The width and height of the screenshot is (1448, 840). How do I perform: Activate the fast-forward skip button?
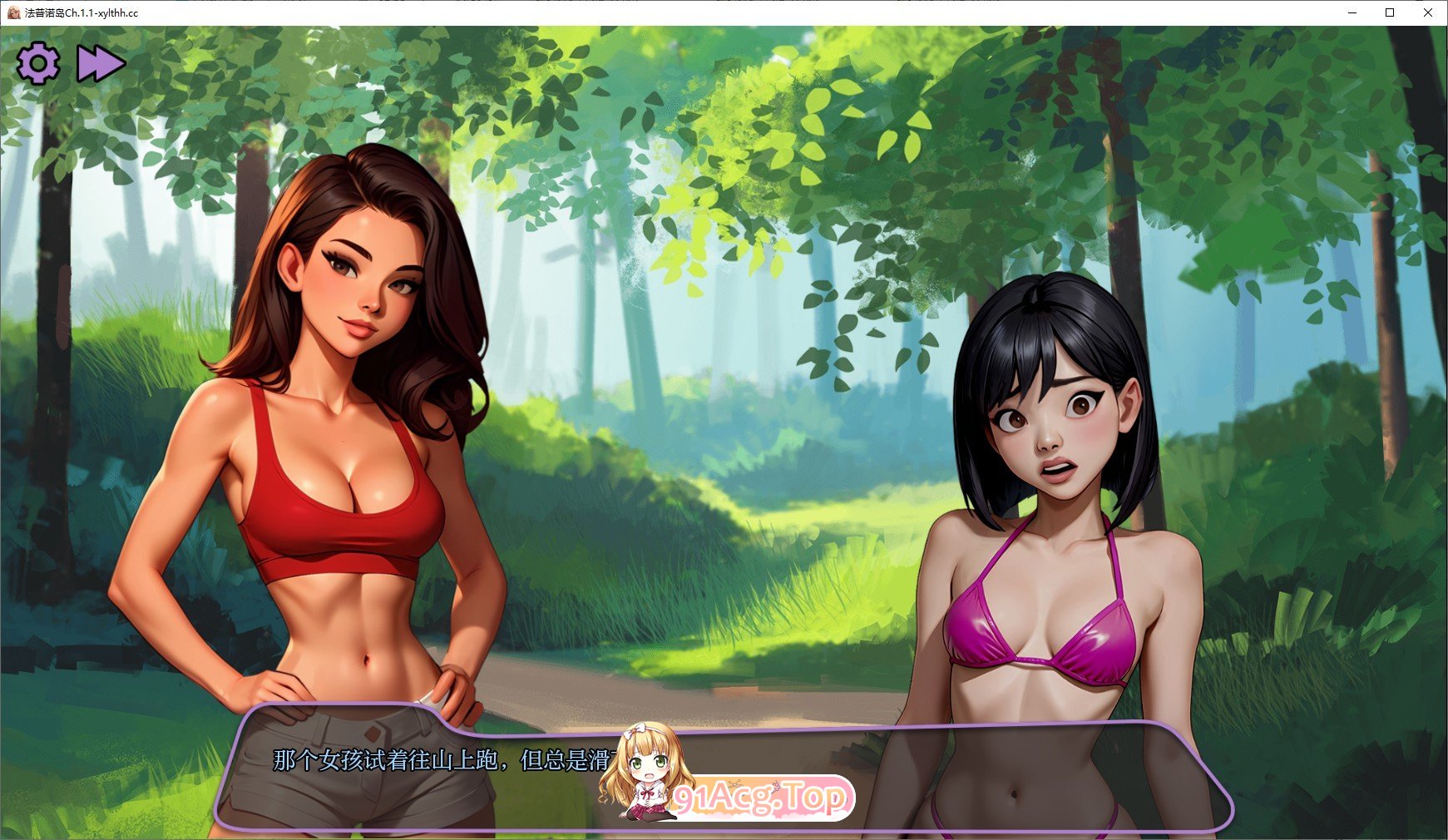click(100, 64)
